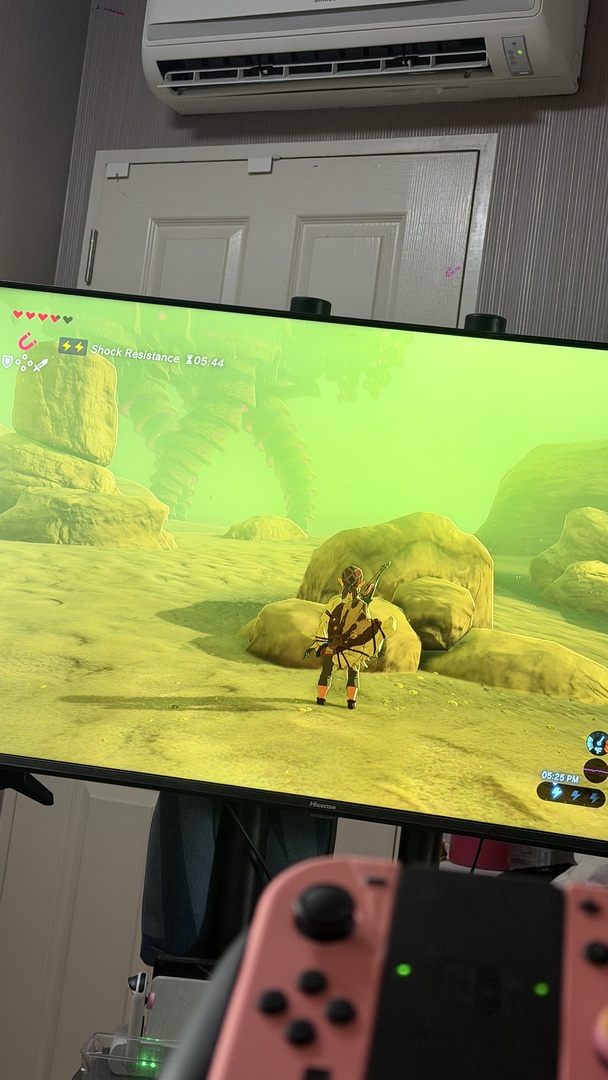Select the thunderstorm weather forecast bar
This screenshot has height=1080, width=608.
tap(571, 795)
